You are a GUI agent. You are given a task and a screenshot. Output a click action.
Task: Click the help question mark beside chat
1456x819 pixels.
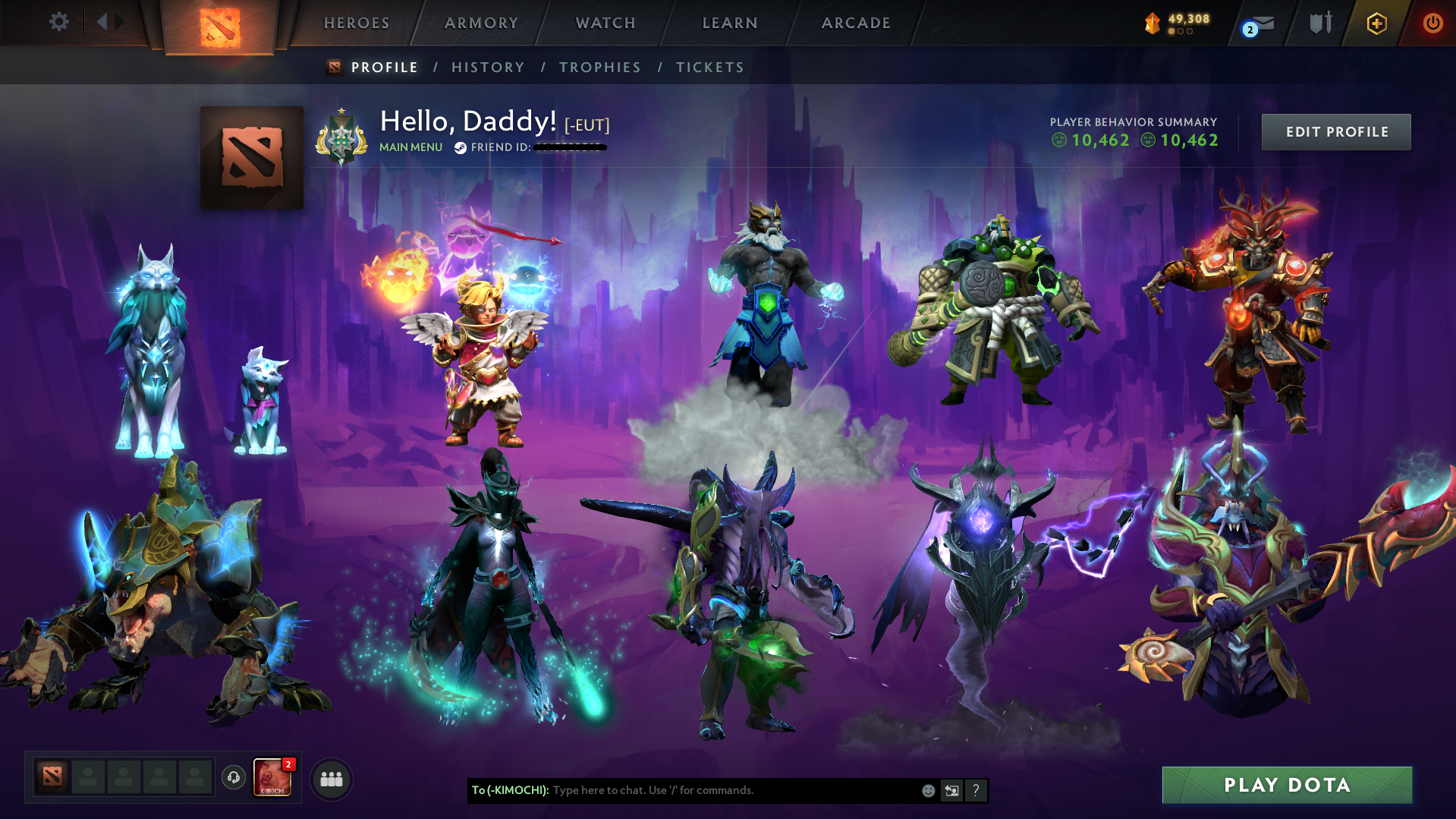click(x=976, y=790)
